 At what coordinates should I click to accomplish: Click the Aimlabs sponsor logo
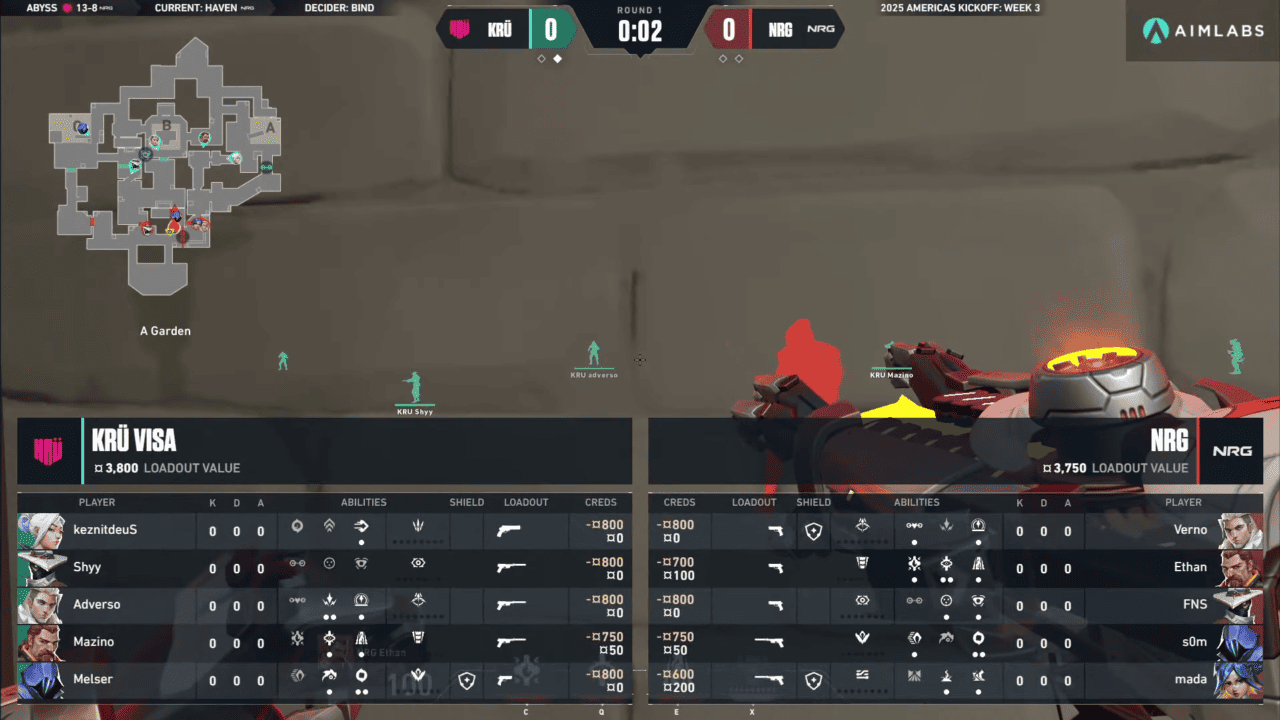coord(1203,30)
